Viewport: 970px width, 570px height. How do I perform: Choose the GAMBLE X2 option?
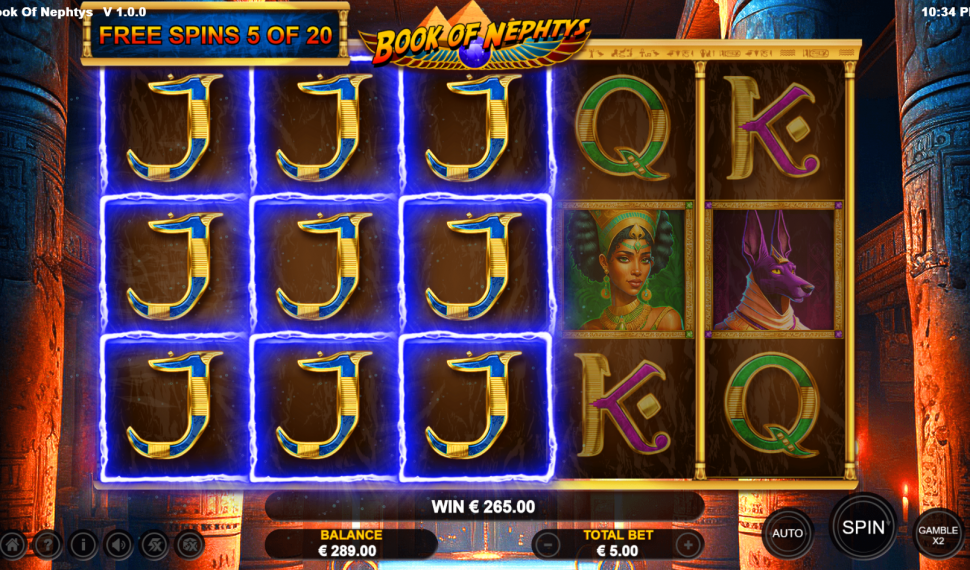938,535
